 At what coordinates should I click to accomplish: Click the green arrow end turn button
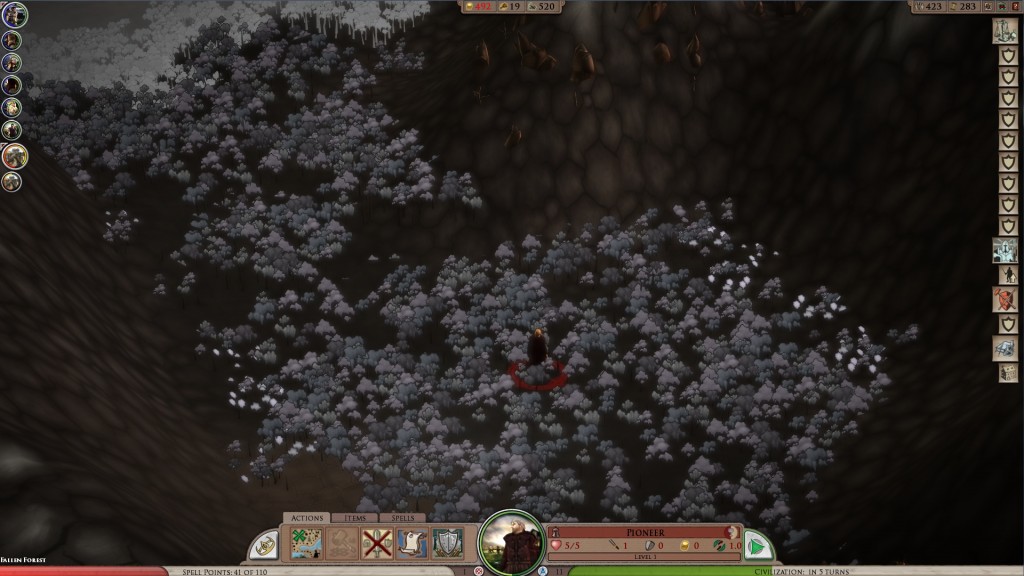pyautogui.click(x=759, y=546)
